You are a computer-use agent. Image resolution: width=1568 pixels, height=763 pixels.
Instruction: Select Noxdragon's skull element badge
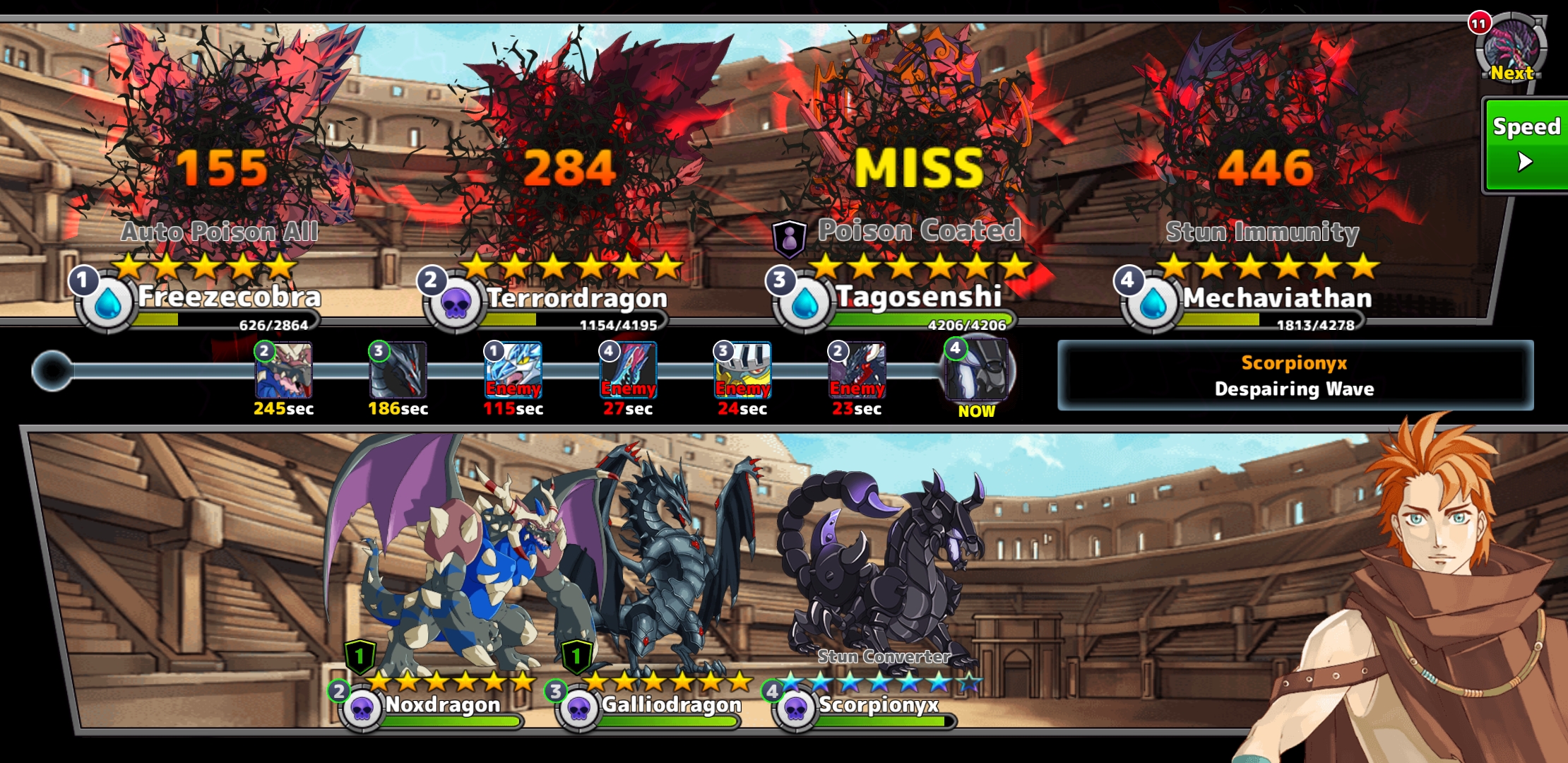[x=362, y=709]
